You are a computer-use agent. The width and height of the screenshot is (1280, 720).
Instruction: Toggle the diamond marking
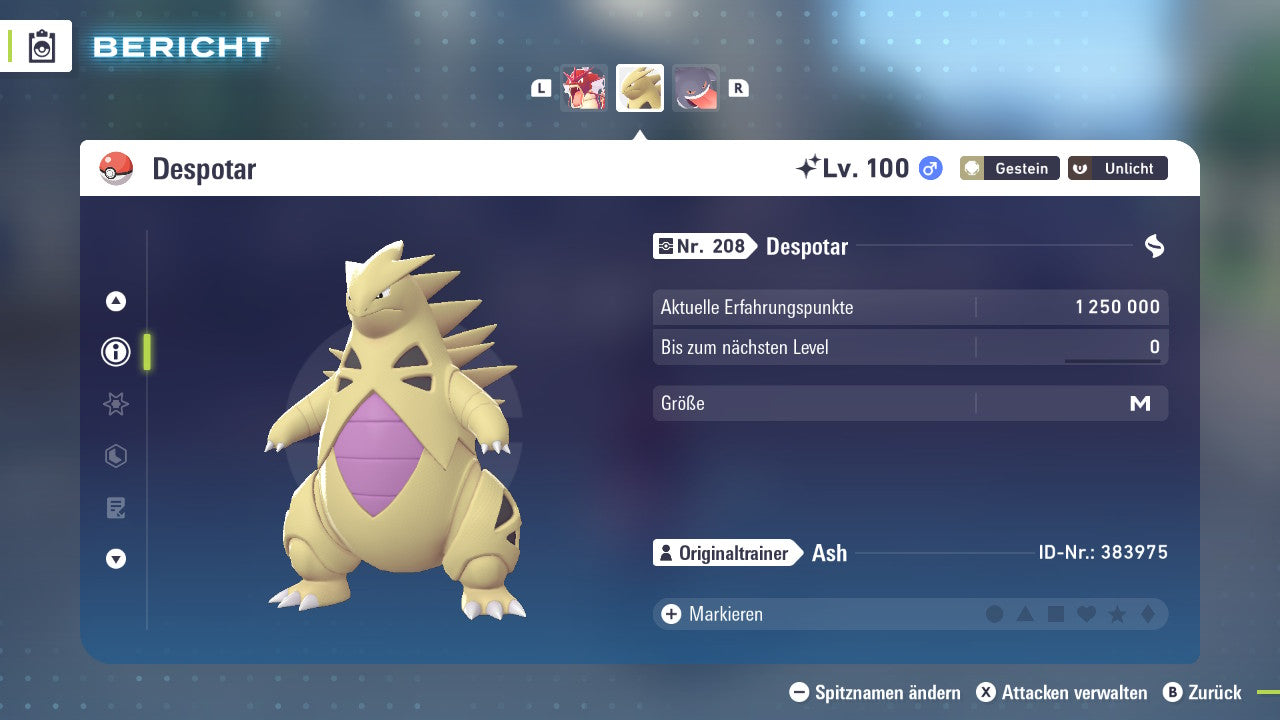[1148, 614]
